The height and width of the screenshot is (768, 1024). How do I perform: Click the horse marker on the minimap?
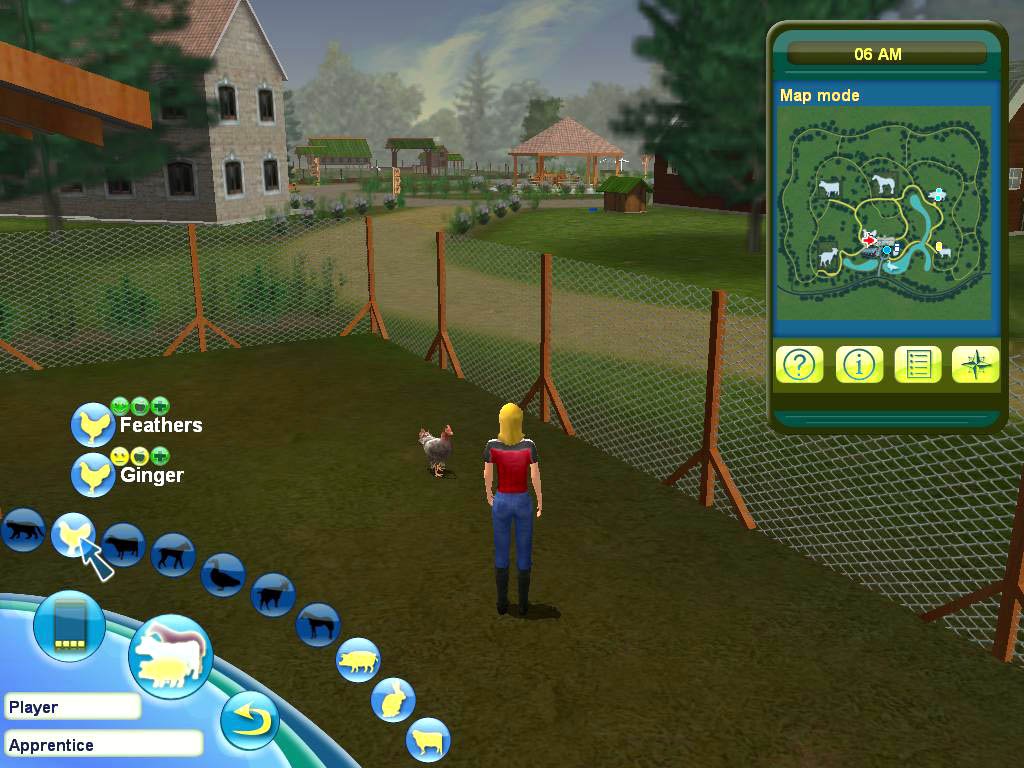pos(883,184)
